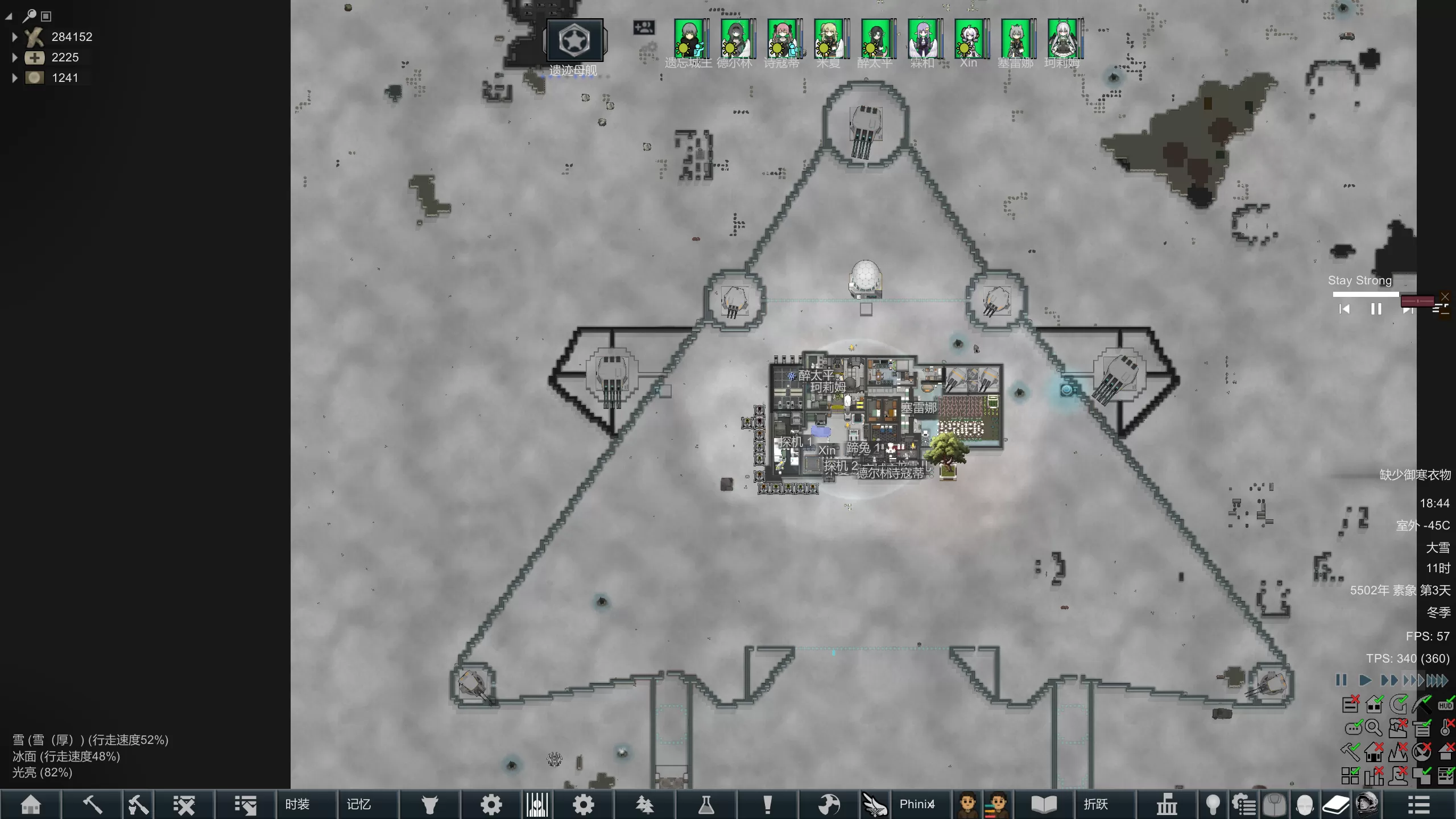Open the research tab with flask icon
Image resolution: width=1456 pixels, height=819 pixels.
click(x=706, y=805)
